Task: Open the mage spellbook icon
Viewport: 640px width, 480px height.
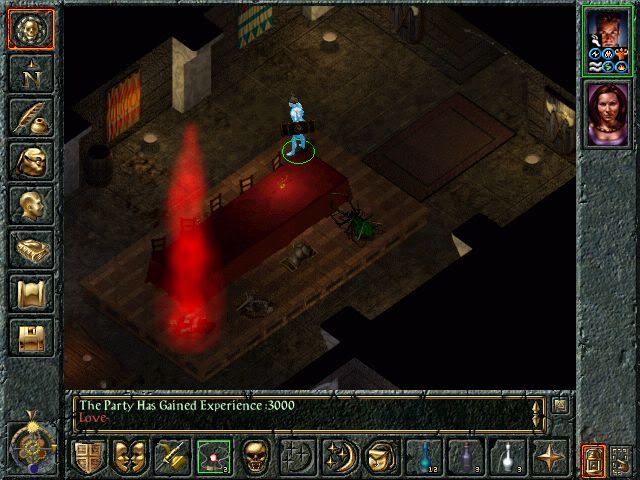Action: (31, 249)
